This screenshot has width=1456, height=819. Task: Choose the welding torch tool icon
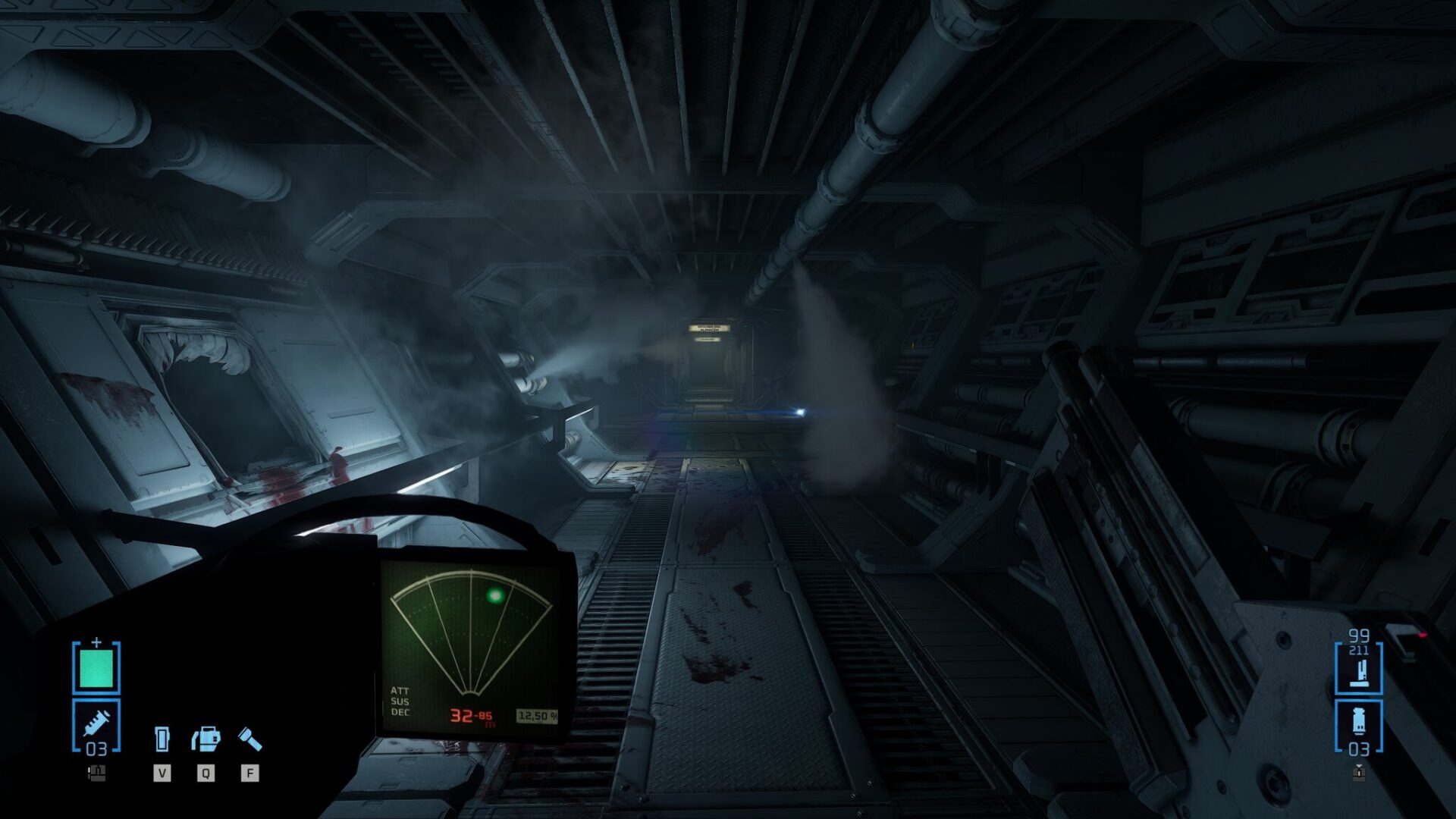(x=206, y=738)
